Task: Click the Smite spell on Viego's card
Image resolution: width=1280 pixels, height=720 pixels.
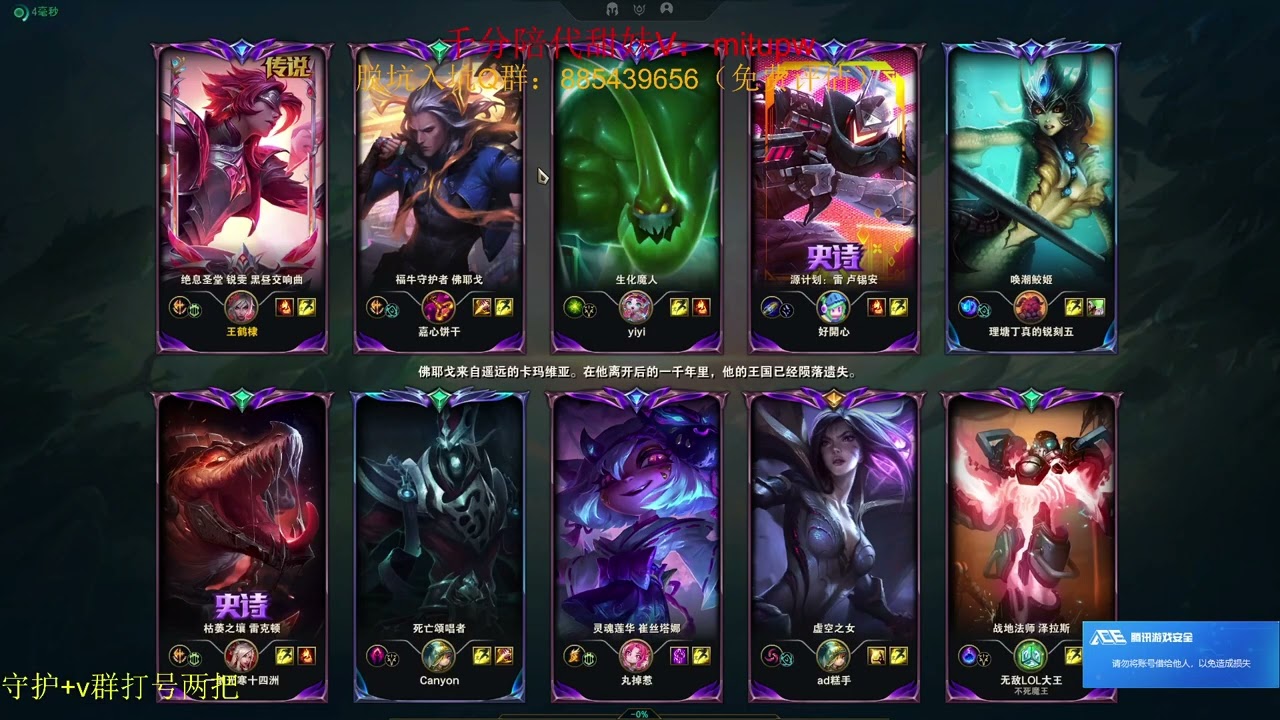Action: pyautogui.click(x=481, y=307)
